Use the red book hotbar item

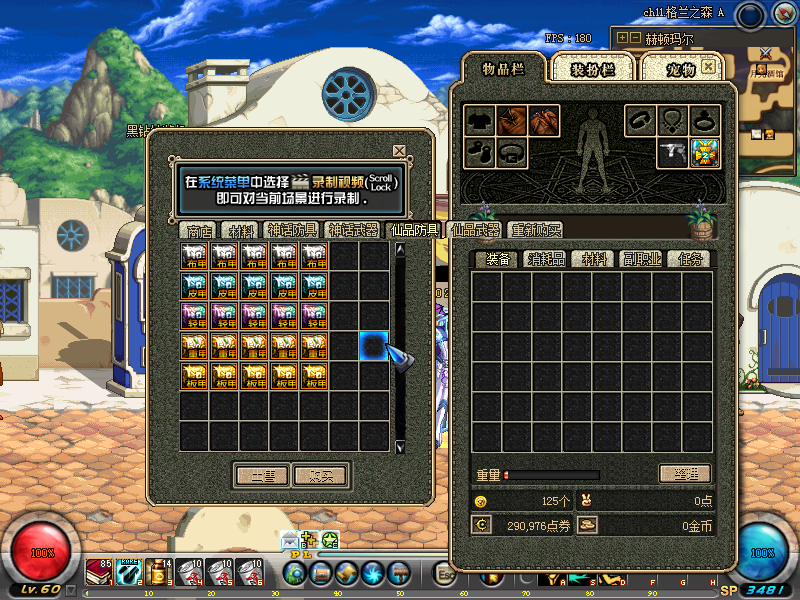98,572
